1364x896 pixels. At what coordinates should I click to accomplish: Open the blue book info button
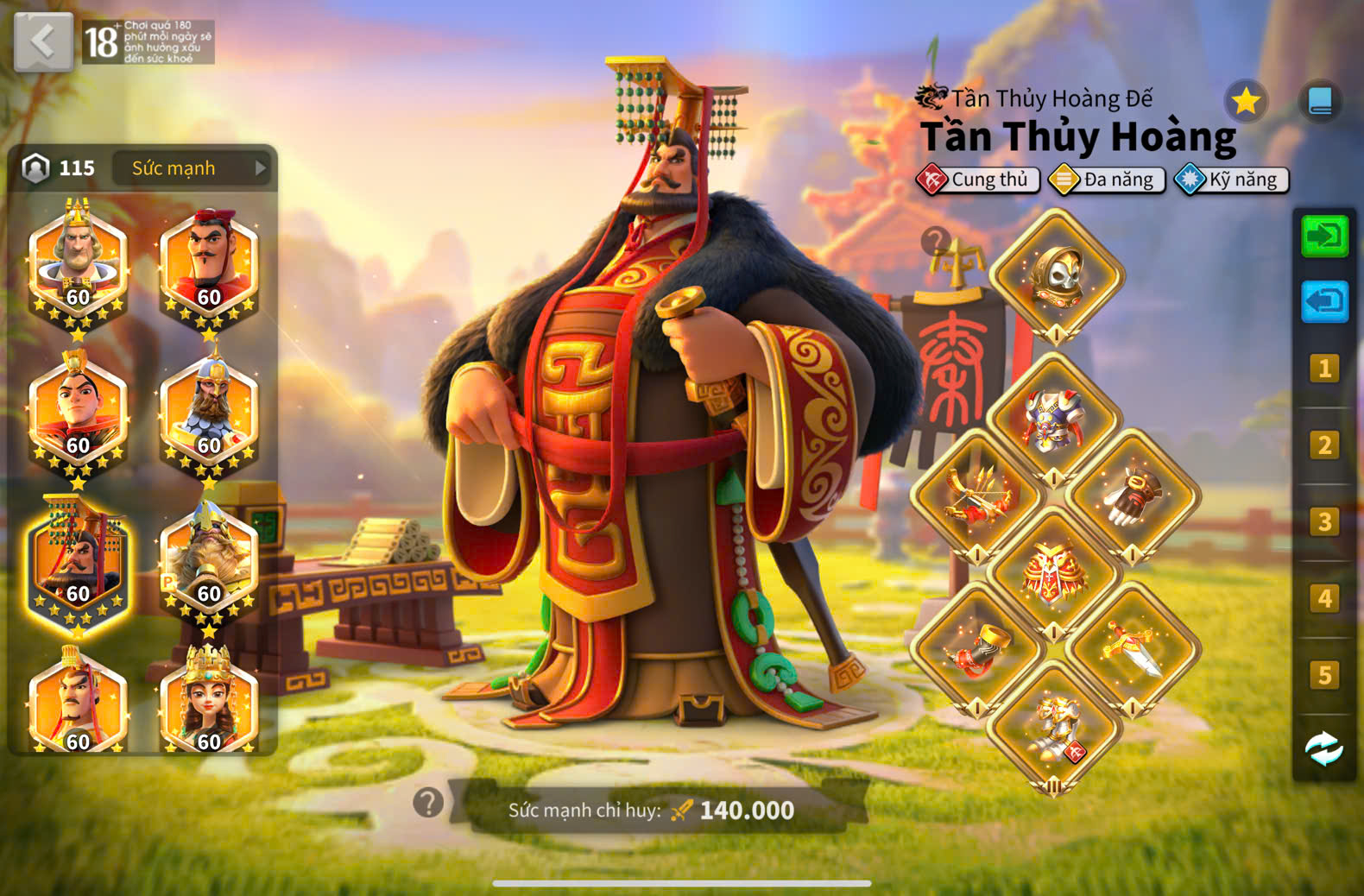click(x=1320, y=102)
